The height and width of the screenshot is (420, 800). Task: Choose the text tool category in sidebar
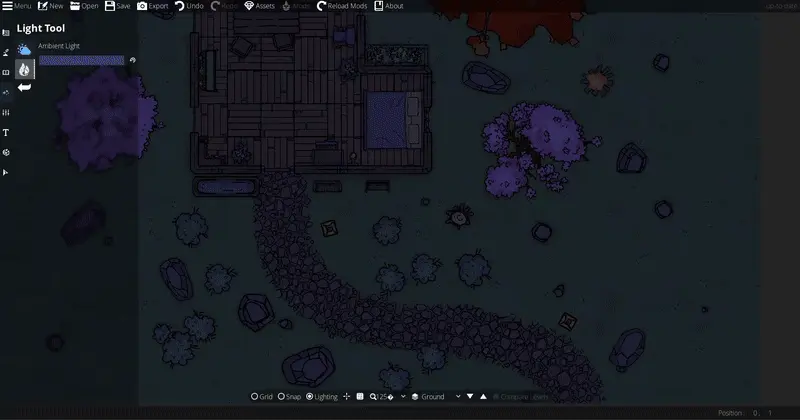tap(6, 132)
